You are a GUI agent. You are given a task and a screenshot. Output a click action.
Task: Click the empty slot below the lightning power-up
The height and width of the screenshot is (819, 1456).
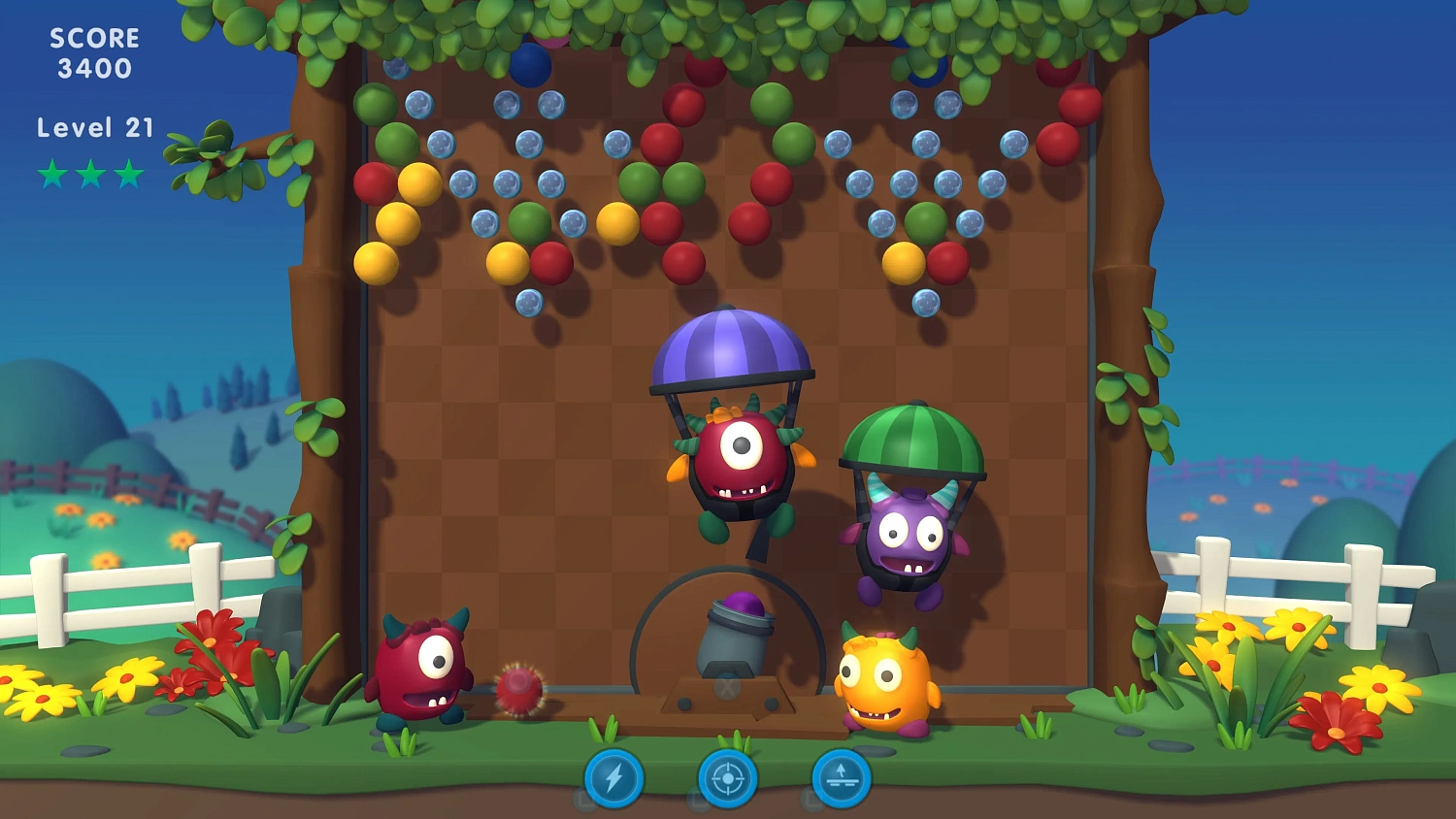pos(583,800)
